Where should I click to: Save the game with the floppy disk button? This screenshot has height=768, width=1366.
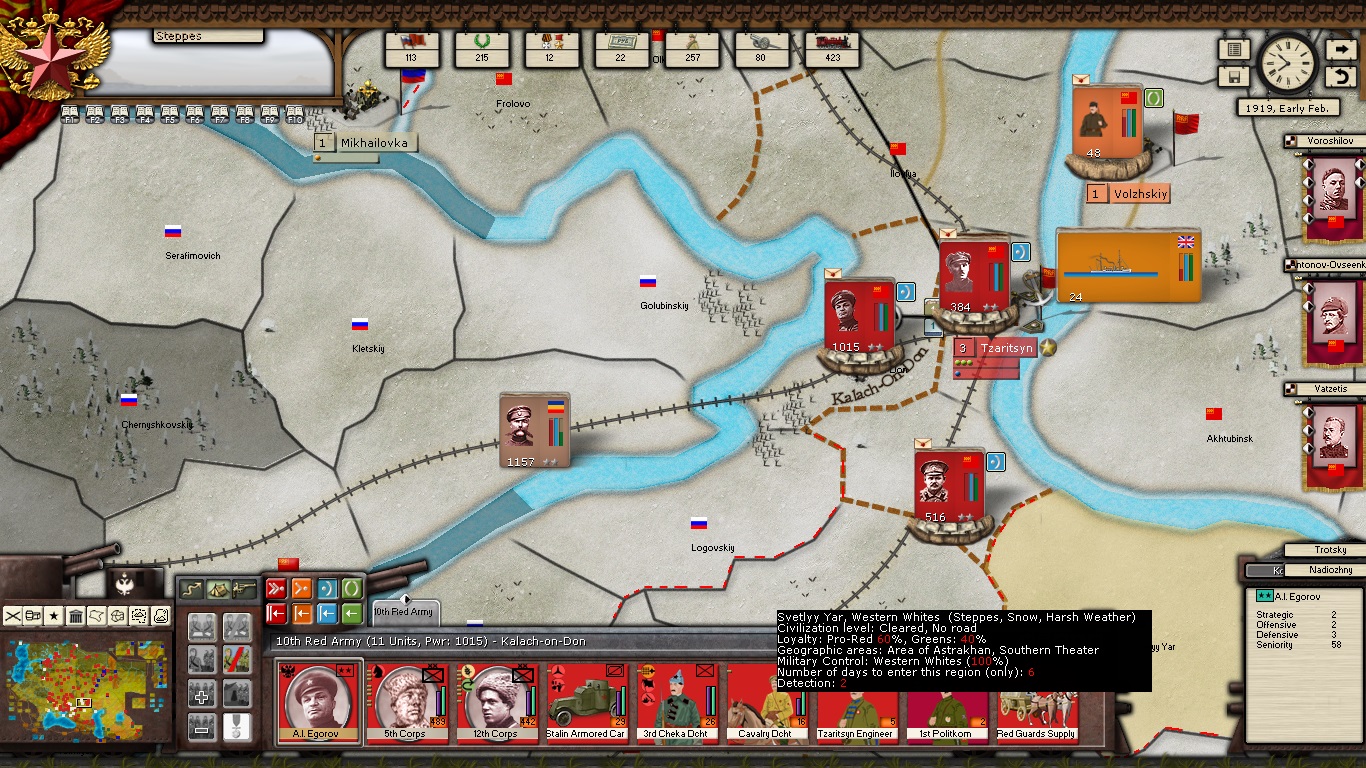[1234, 77]
